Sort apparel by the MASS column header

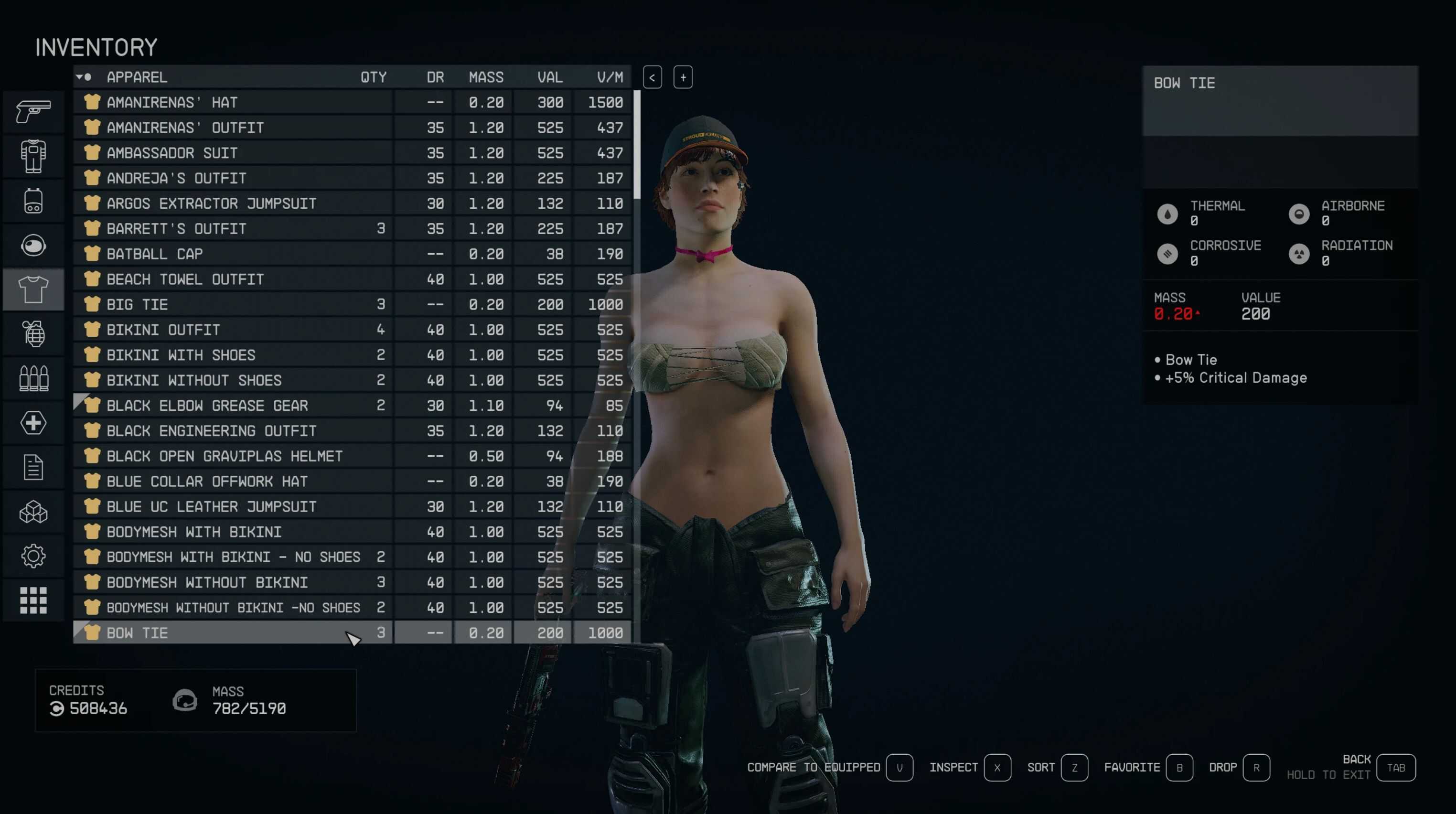tap(485, 77)
